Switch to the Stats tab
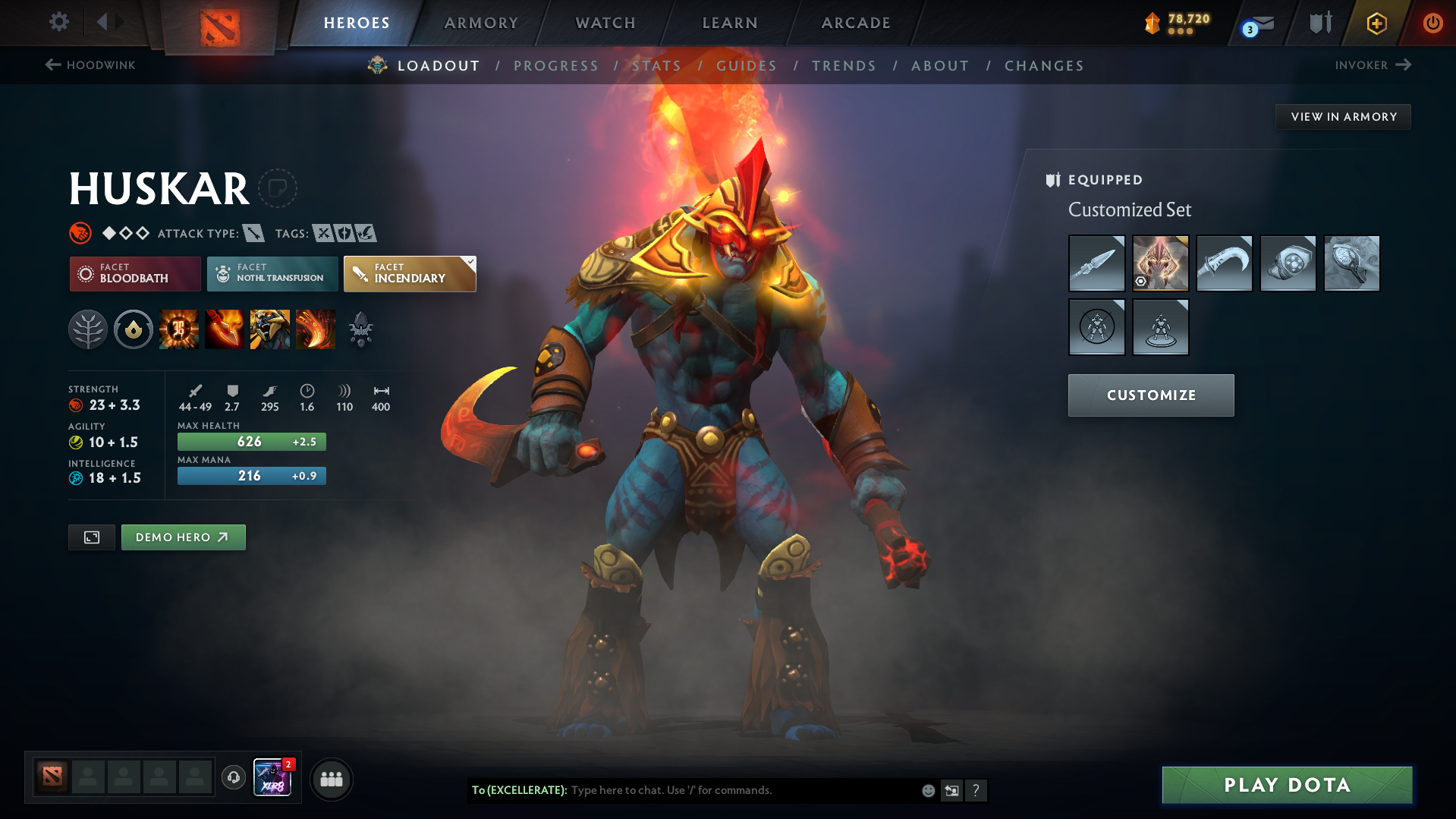Image resolution: width=1456 pixels, height=819 pixels. [657, 65]
